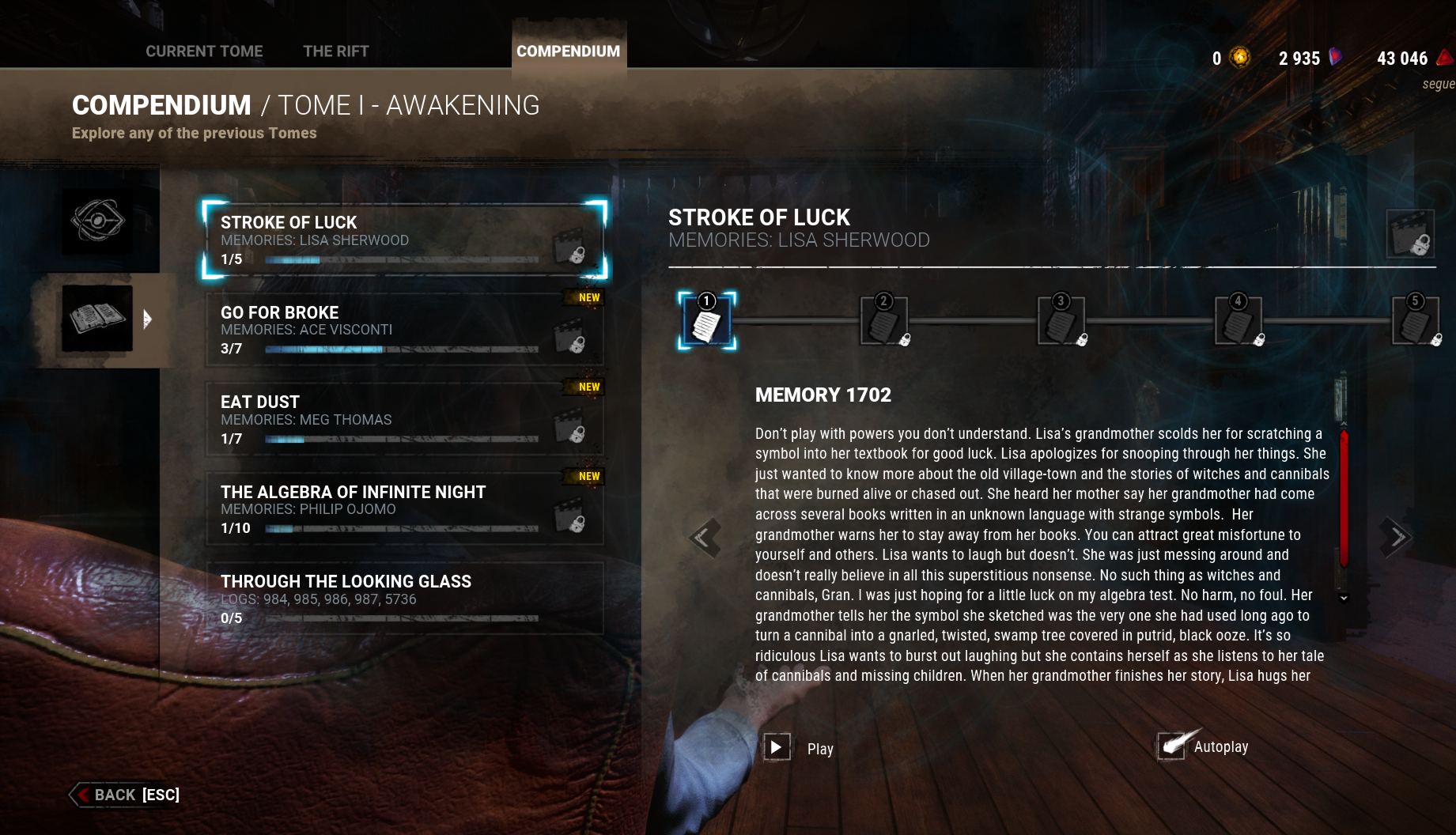Select memory page 1 on the timeline
Viewport: 1456px width, 835px height.
coord(707,321)
